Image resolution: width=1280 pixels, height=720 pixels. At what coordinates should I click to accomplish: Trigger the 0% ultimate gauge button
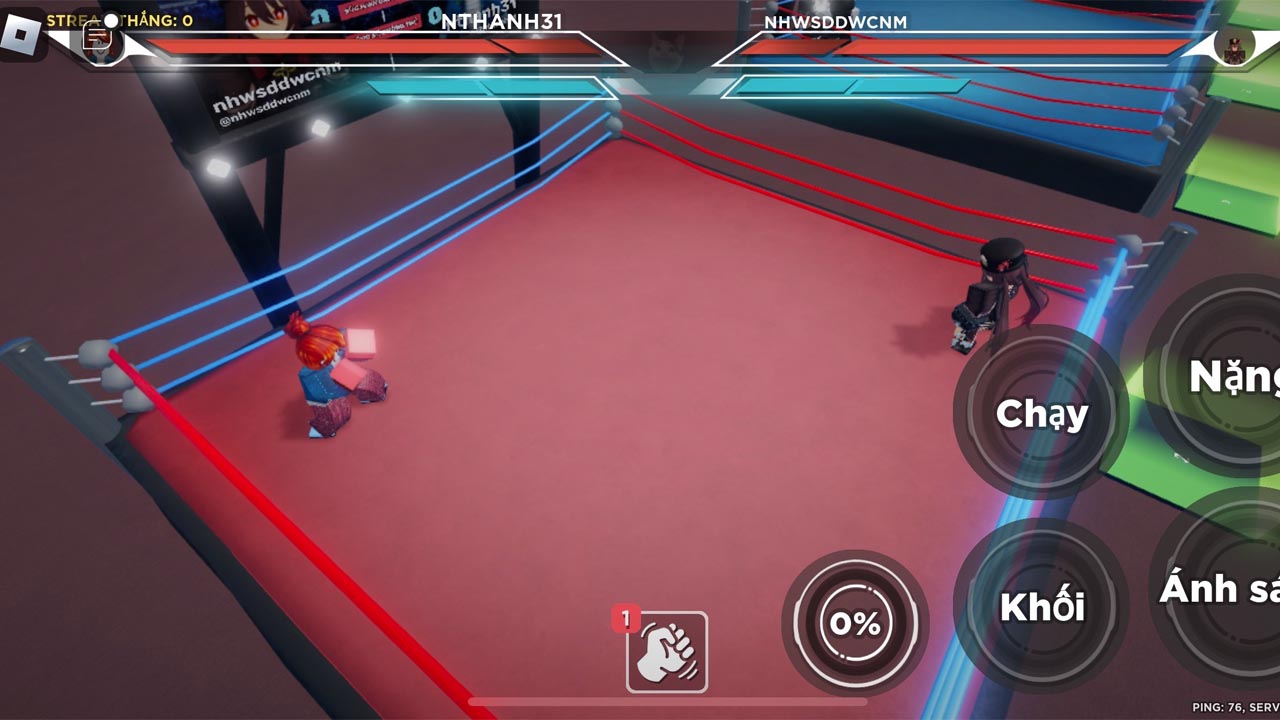pos(855,623)
